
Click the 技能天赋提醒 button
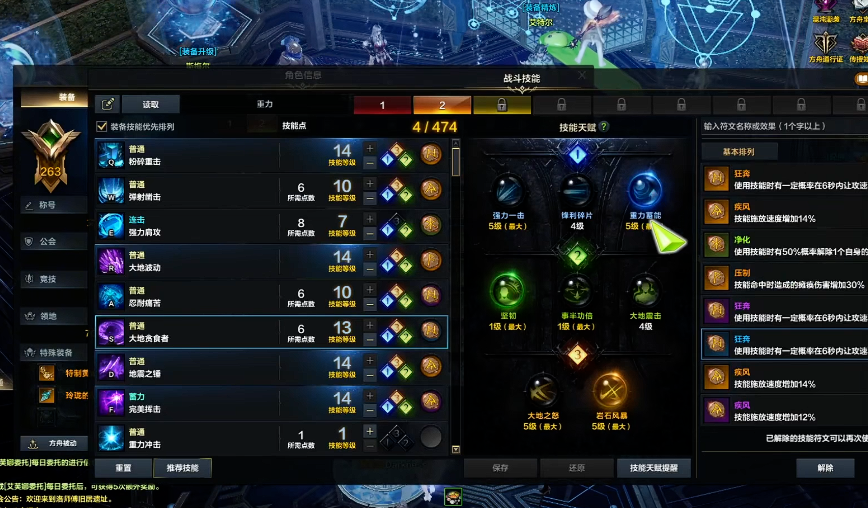click(653, 468)
